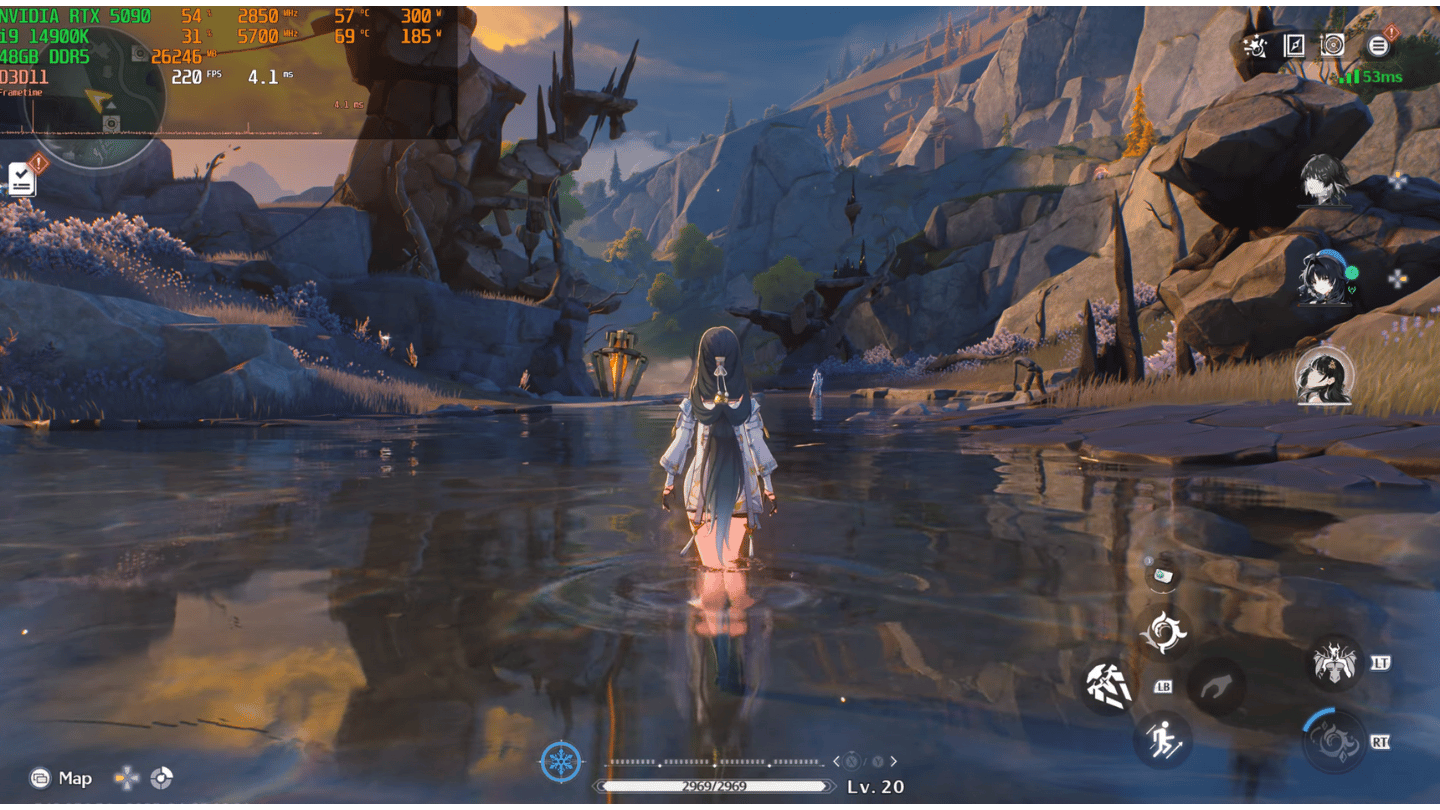Select the bottom circled party member portrait
The width and height of the screenshot is (1440, 810).
(x=1324, y=375)
